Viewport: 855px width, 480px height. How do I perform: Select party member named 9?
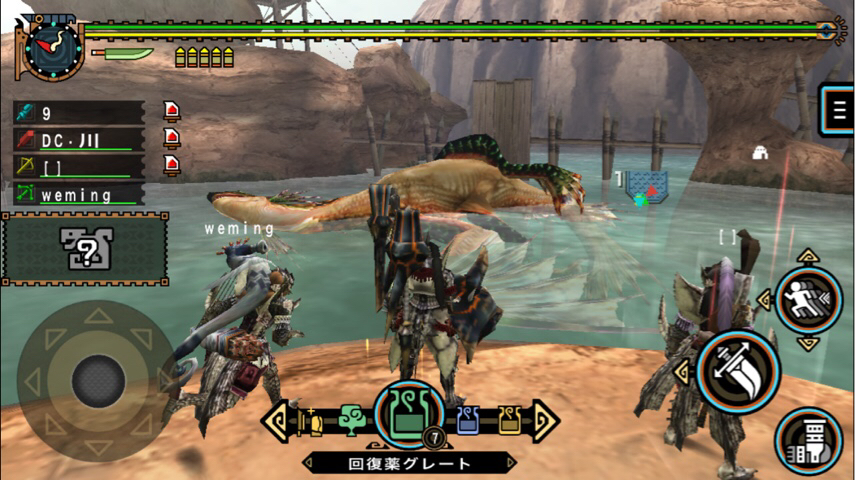(78, 113)
